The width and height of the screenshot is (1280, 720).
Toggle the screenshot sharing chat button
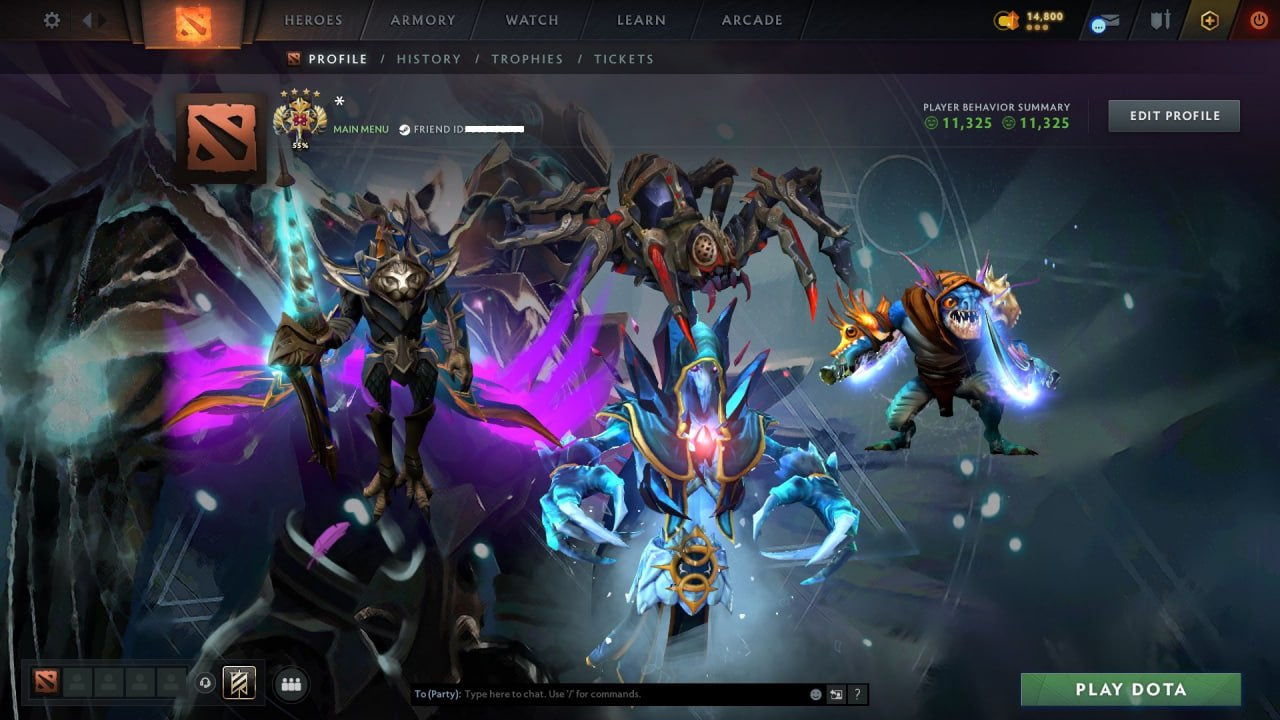click(x=835, y=693)
